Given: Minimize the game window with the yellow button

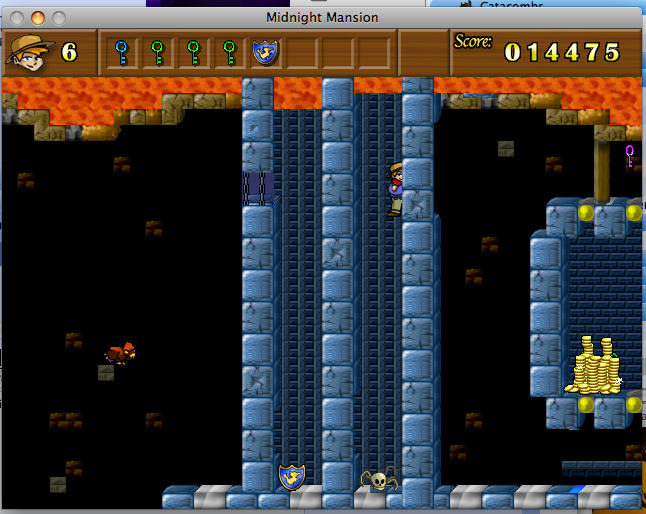Looking at the screenshot, I should click(x=38, y=18).
